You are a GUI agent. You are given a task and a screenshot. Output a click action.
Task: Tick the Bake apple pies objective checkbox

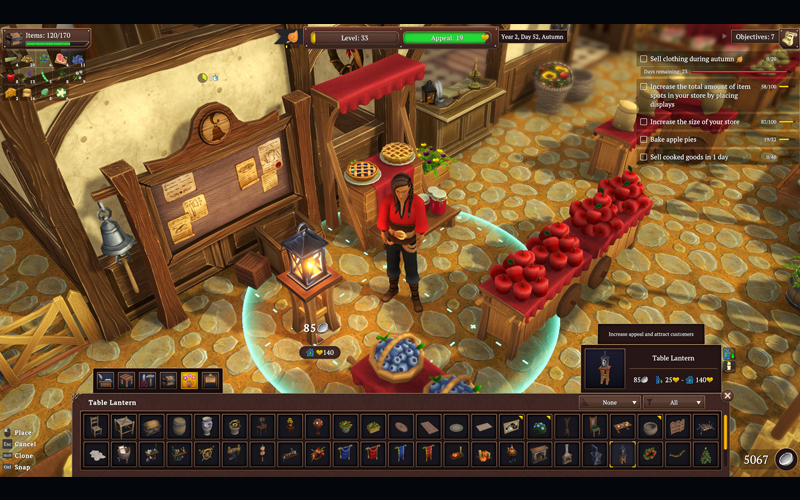644,140
